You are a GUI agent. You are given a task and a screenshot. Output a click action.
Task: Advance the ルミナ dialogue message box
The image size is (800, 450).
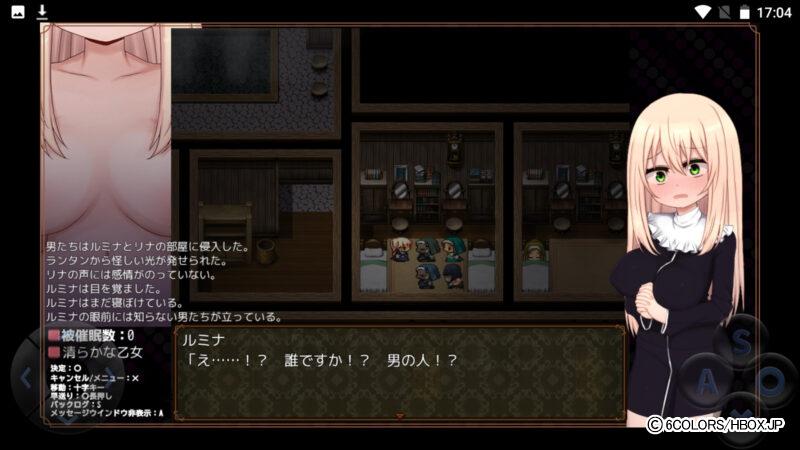coord(400,372)
